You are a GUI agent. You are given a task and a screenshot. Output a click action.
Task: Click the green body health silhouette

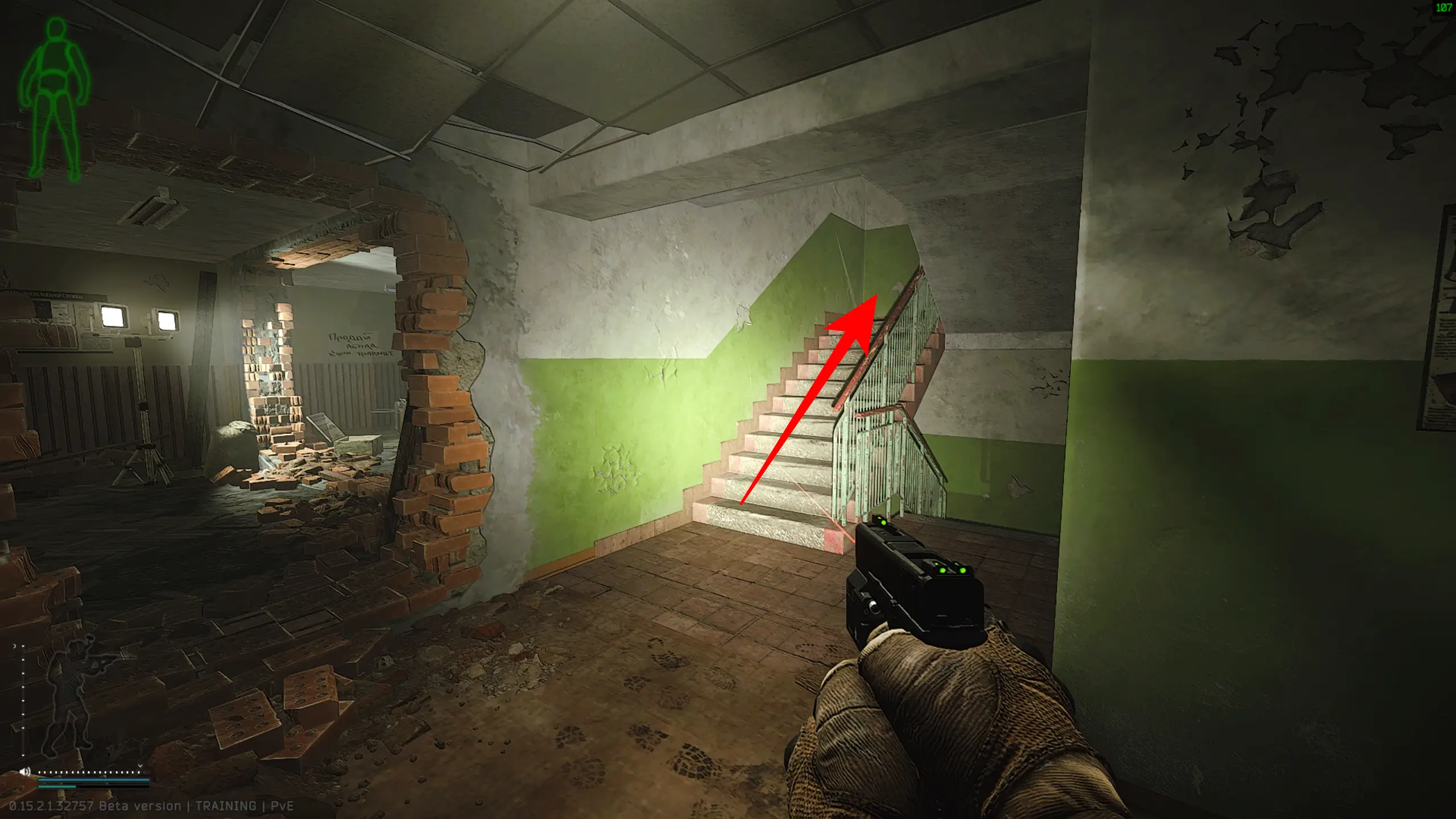54,97
